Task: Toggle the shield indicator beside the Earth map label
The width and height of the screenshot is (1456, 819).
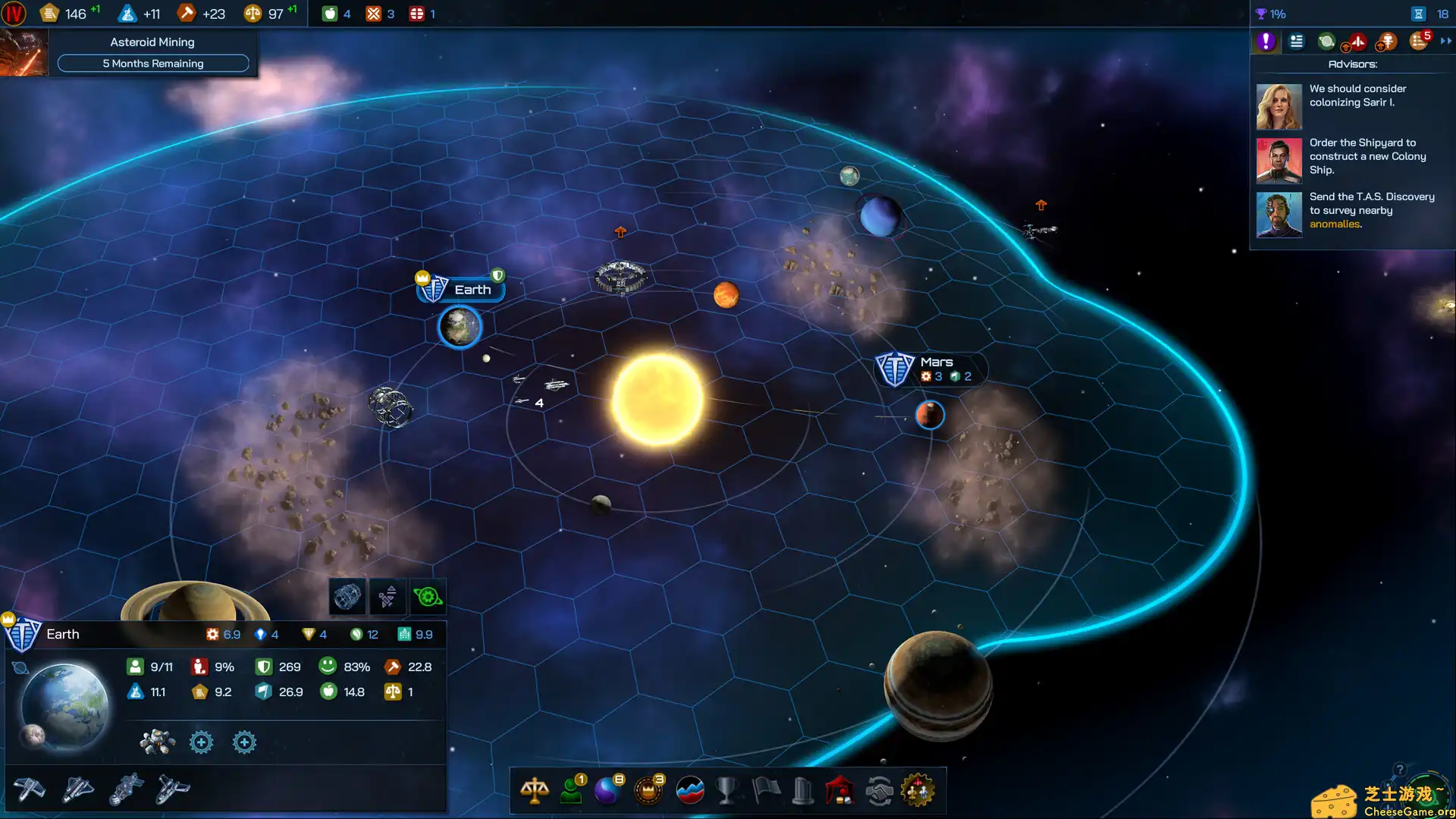Action: [x=500, y=276]
